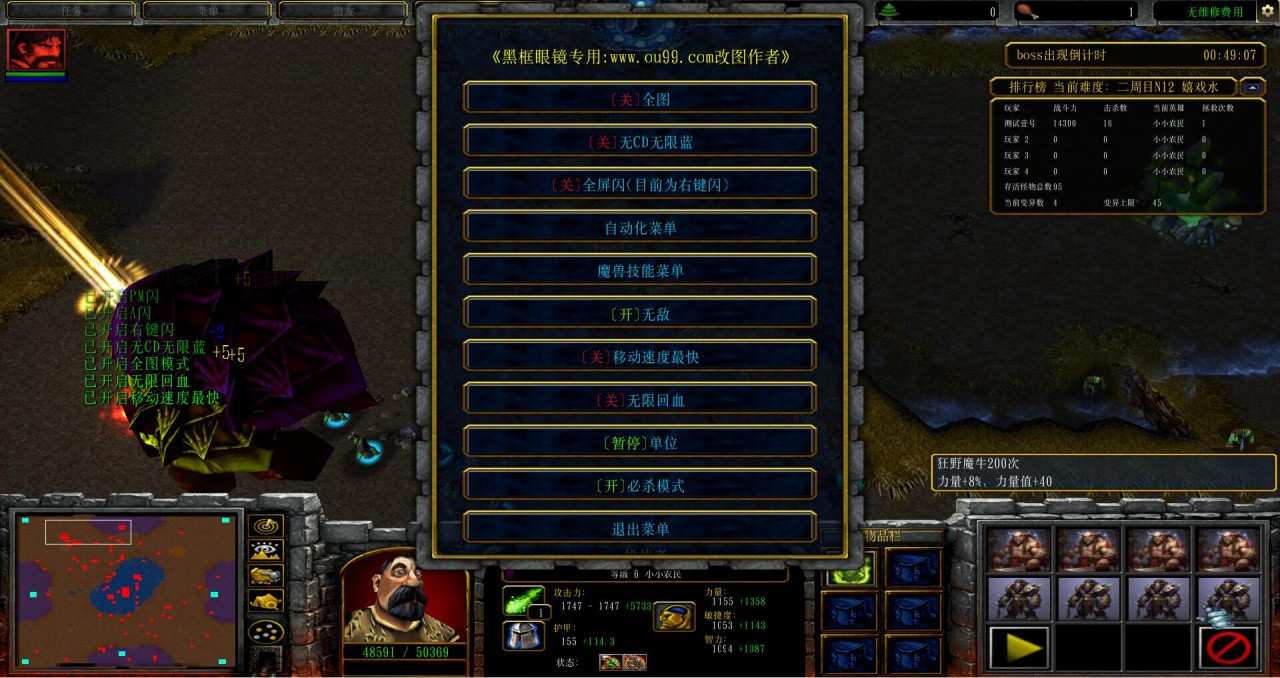Open the 魔兽技能菜单 submenu
Screen dimensions: 1280x678
[640, 271]
